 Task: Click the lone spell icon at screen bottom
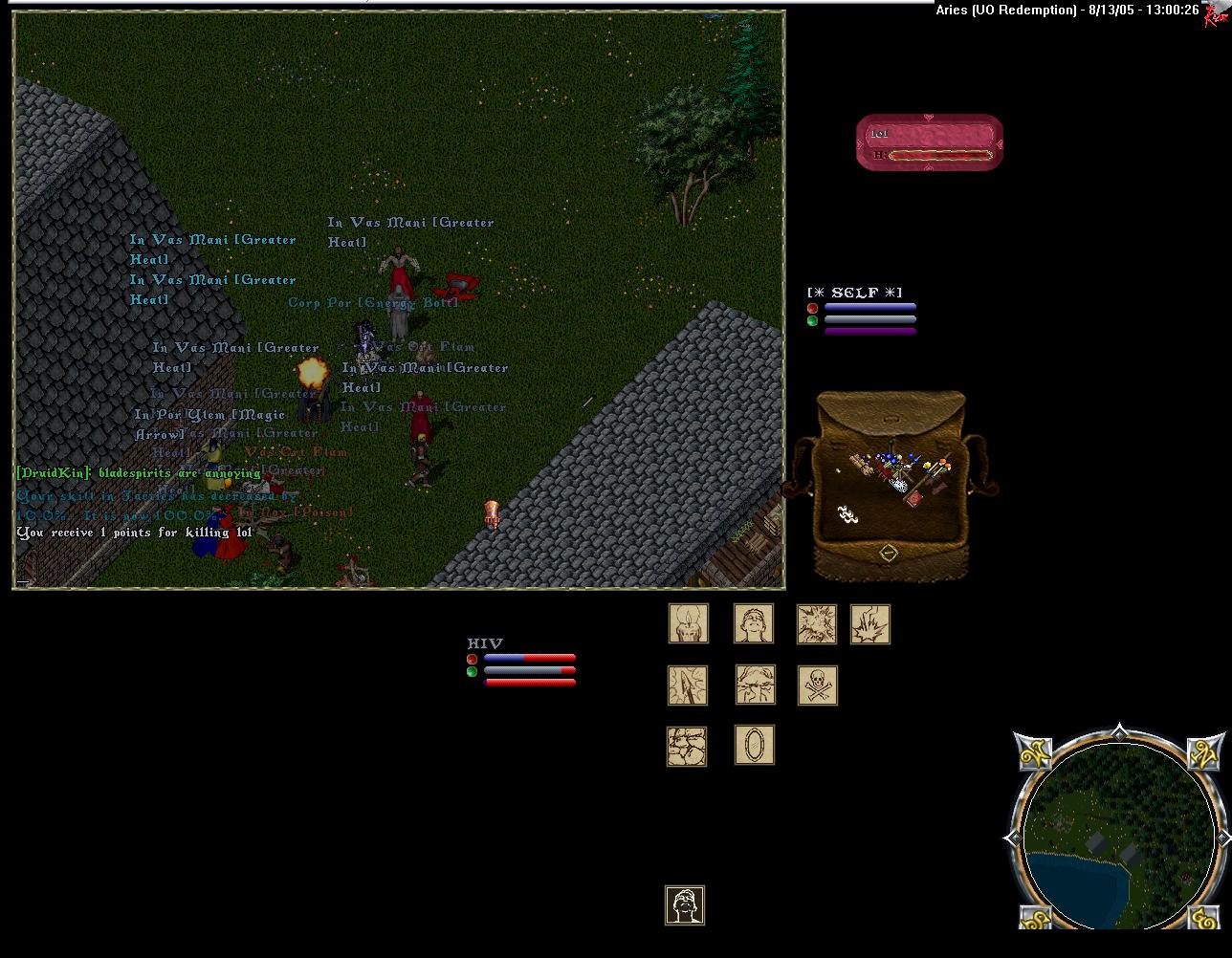coord(685,905)
